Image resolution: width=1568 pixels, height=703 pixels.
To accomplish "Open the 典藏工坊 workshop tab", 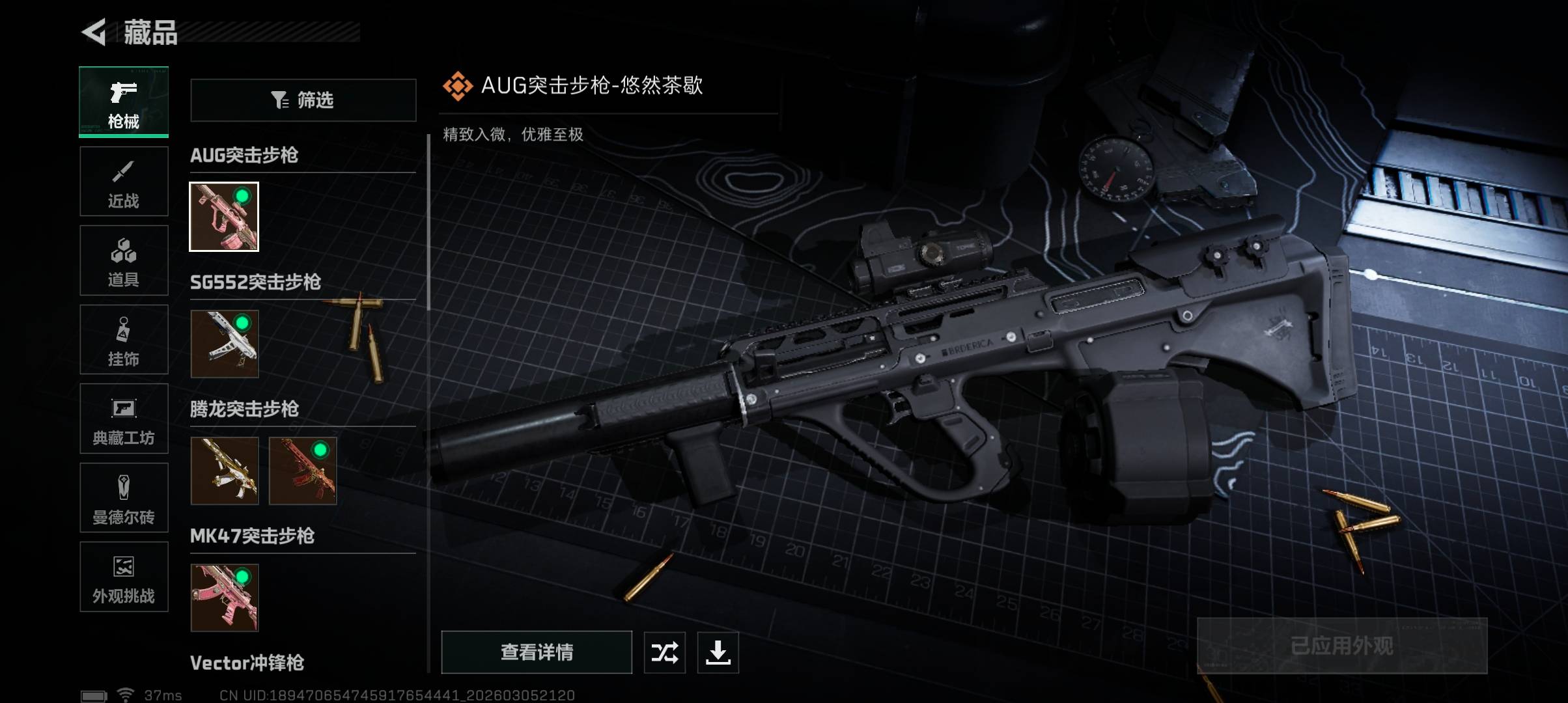I will pos(124,419).
